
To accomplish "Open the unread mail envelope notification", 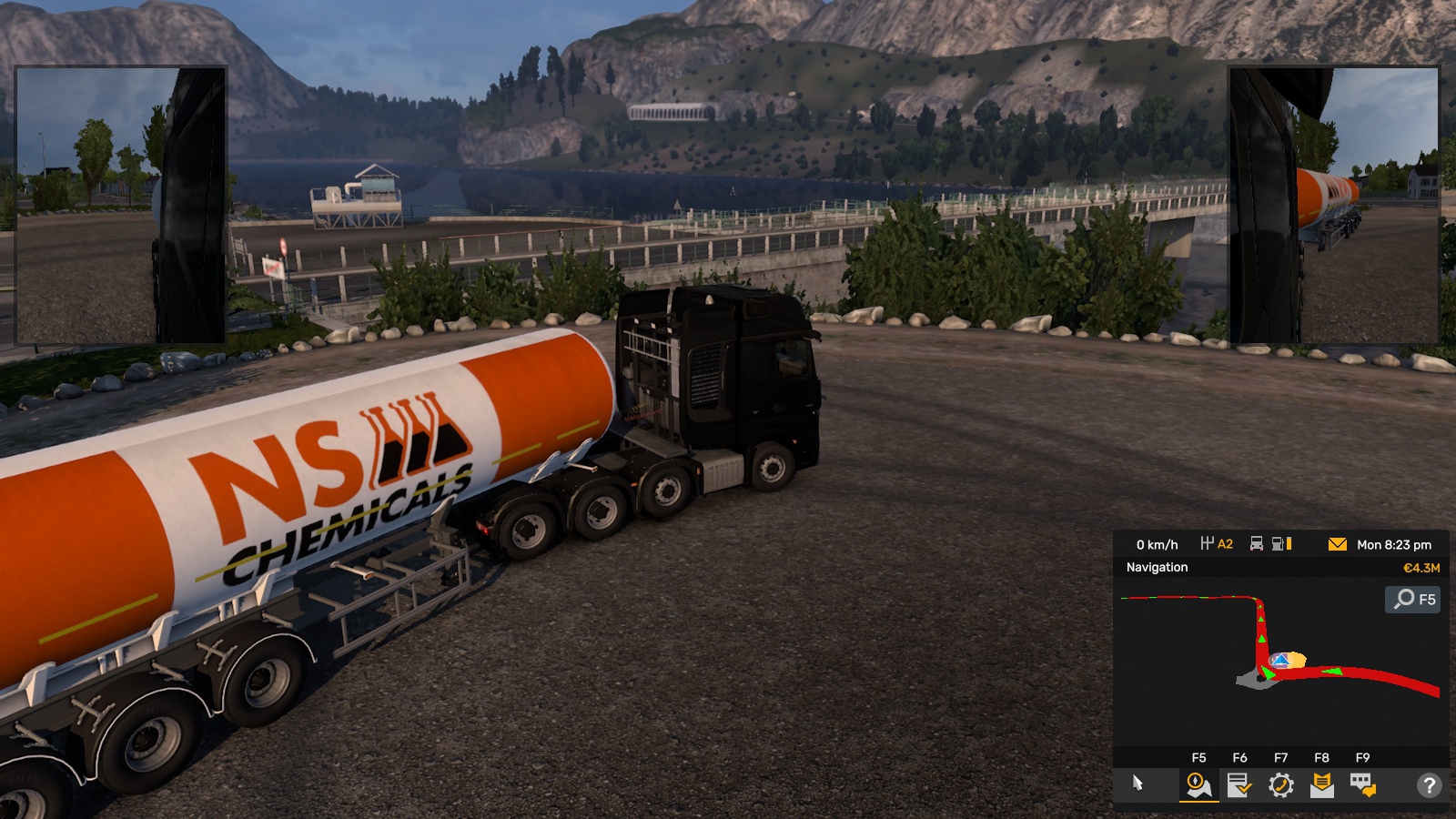I will [x=1337, y=544].
